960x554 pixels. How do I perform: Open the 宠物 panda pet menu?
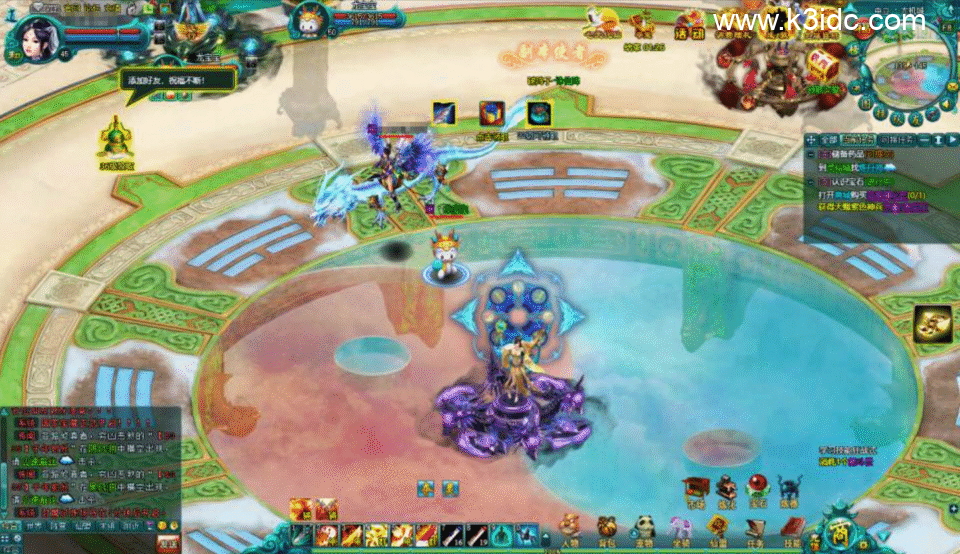645,528
